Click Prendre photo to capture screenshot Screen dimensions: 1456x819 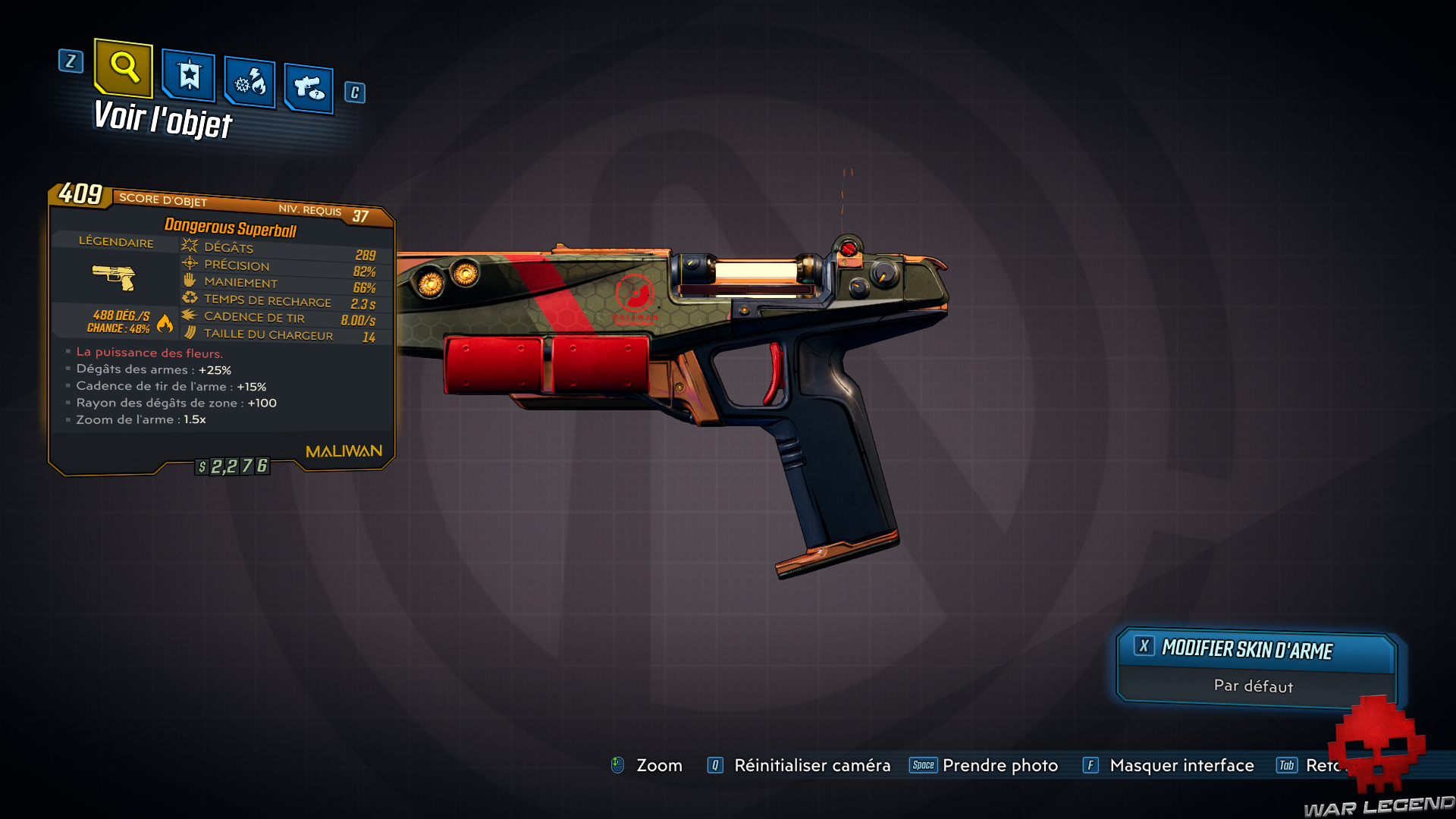[x=999, y=765]
